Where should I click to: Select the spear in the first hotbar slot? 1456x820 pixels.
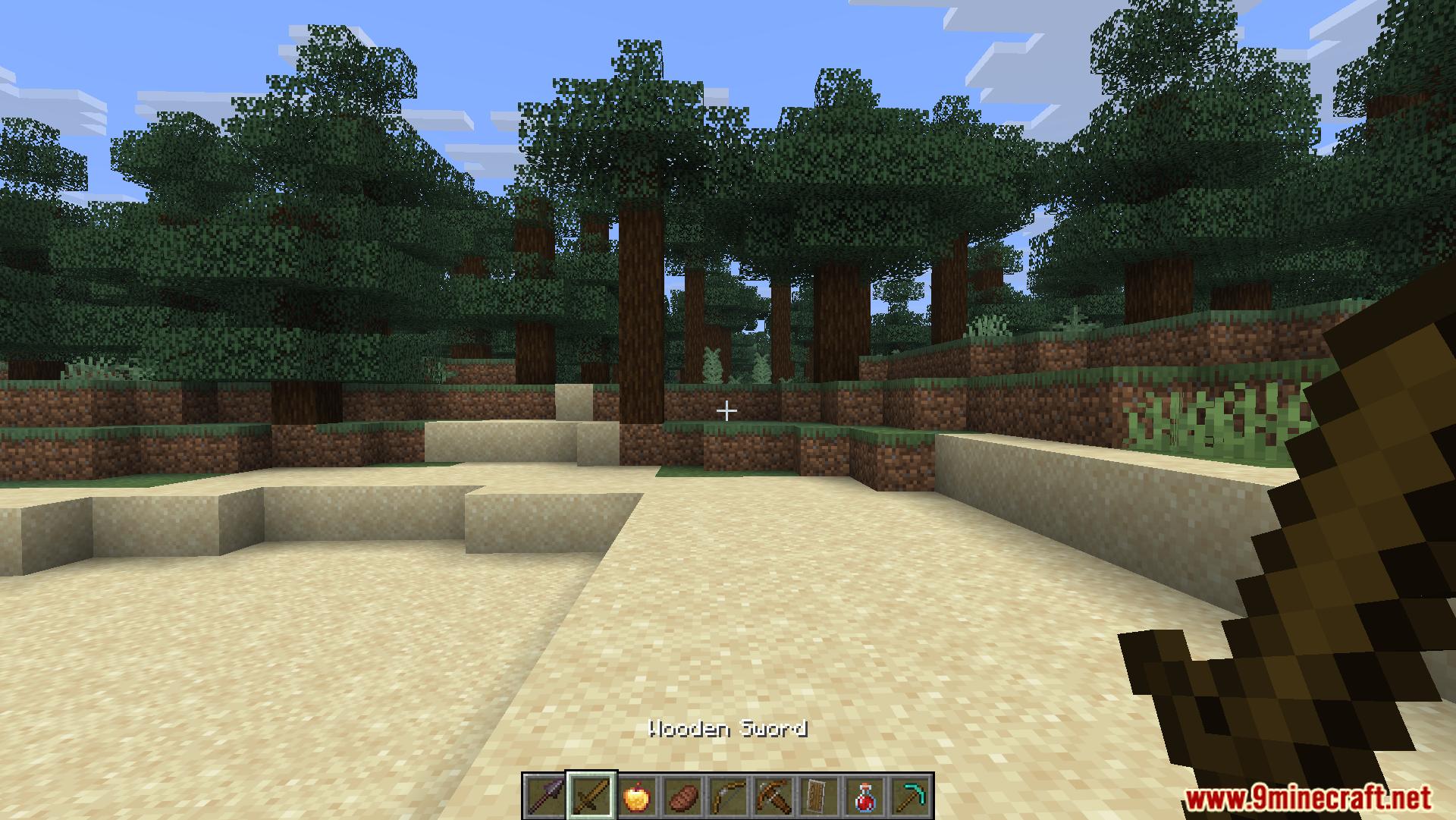click(545, 796)
